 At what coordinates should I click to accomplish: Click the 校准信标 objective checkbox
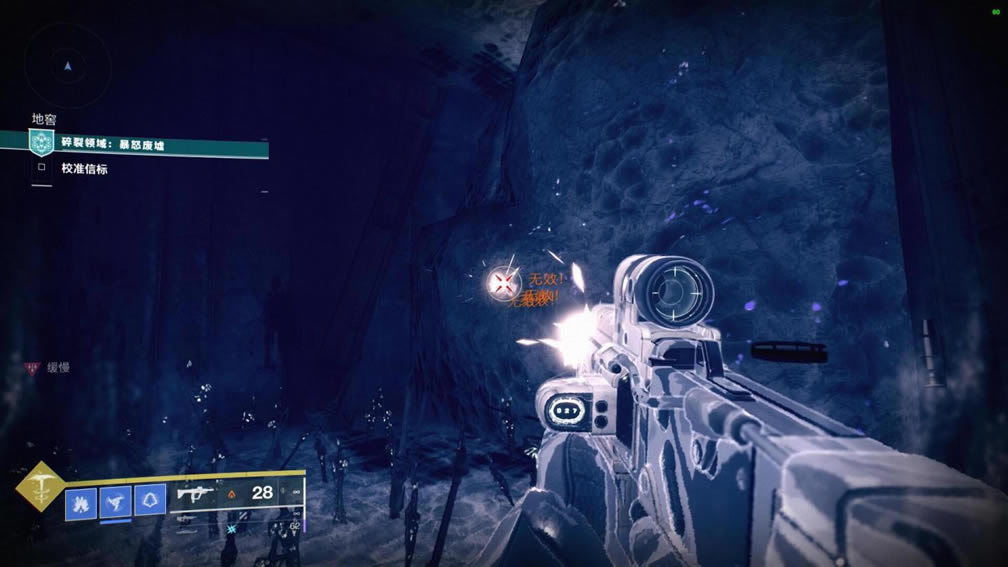point(42,169)
